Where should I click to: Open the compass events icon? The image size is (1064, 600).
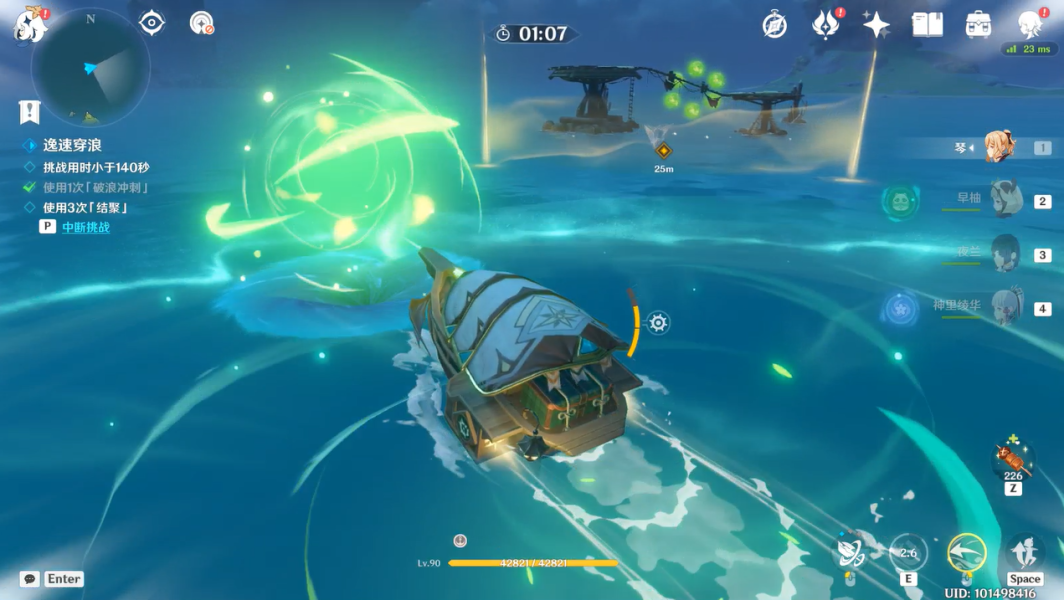774,25
